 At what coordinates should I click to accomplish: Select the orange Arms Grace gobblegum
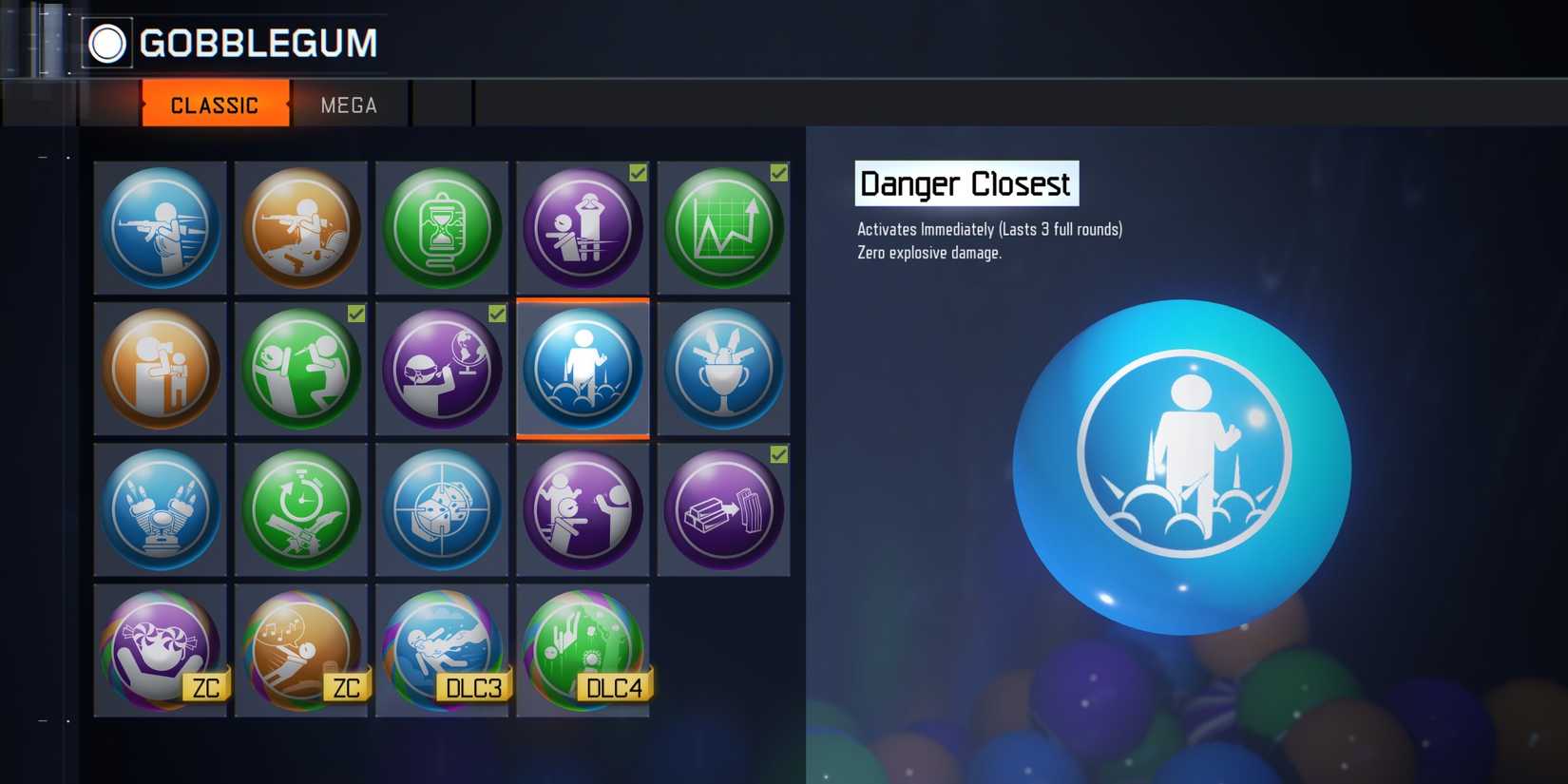point(300,228)
